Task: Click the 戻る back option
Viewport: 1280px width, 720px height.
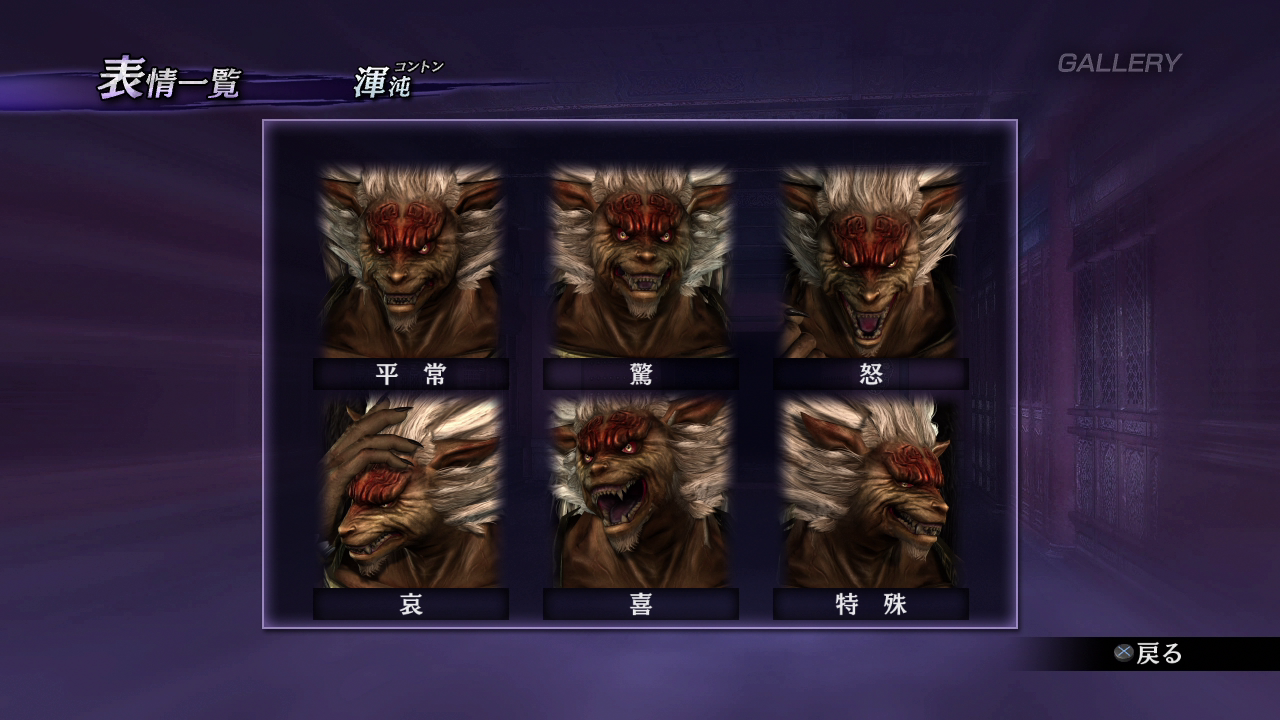Action: click(1150, 654)
